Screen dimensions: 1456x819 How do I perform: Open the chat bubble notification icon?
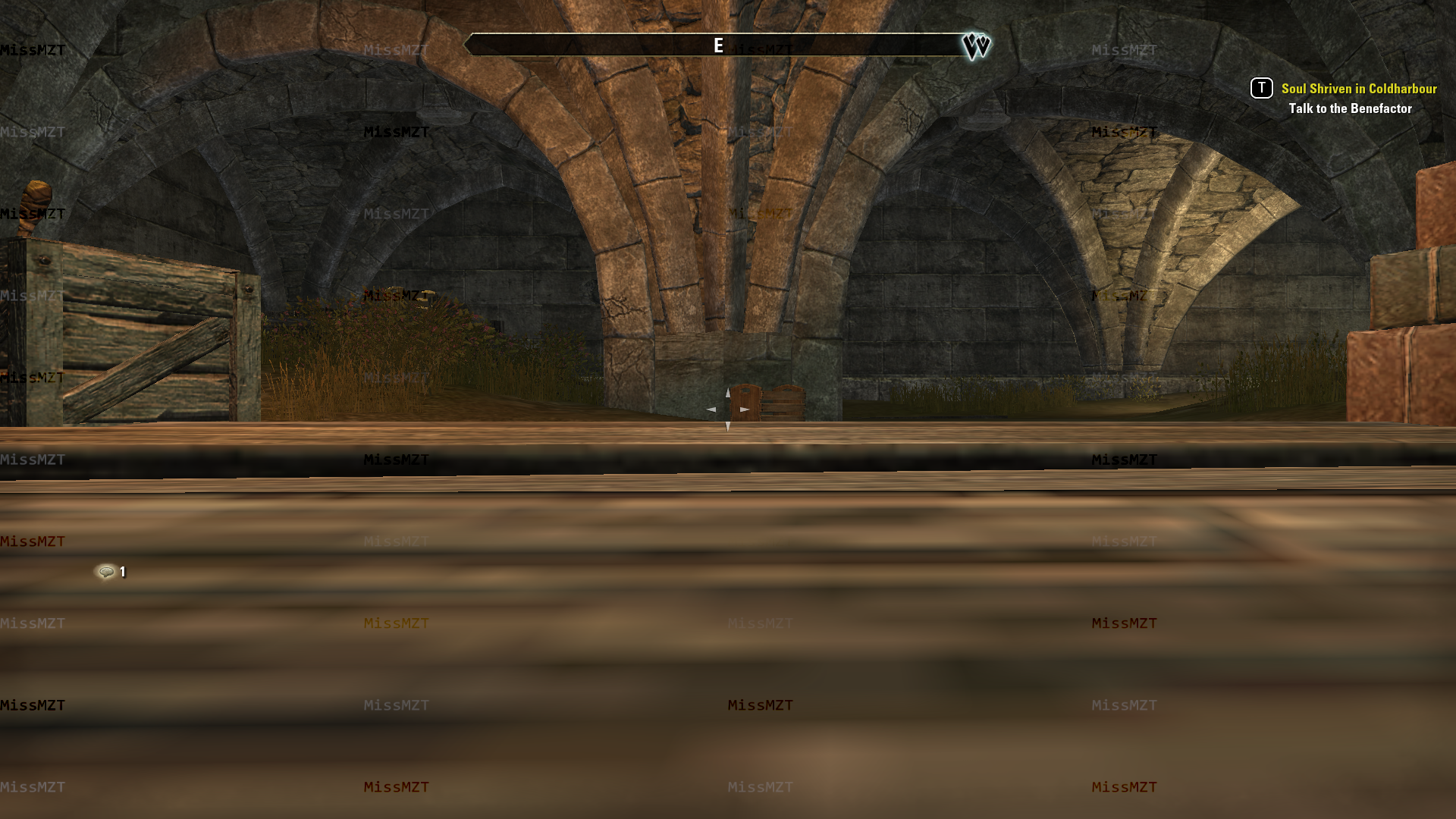point(106,571)
